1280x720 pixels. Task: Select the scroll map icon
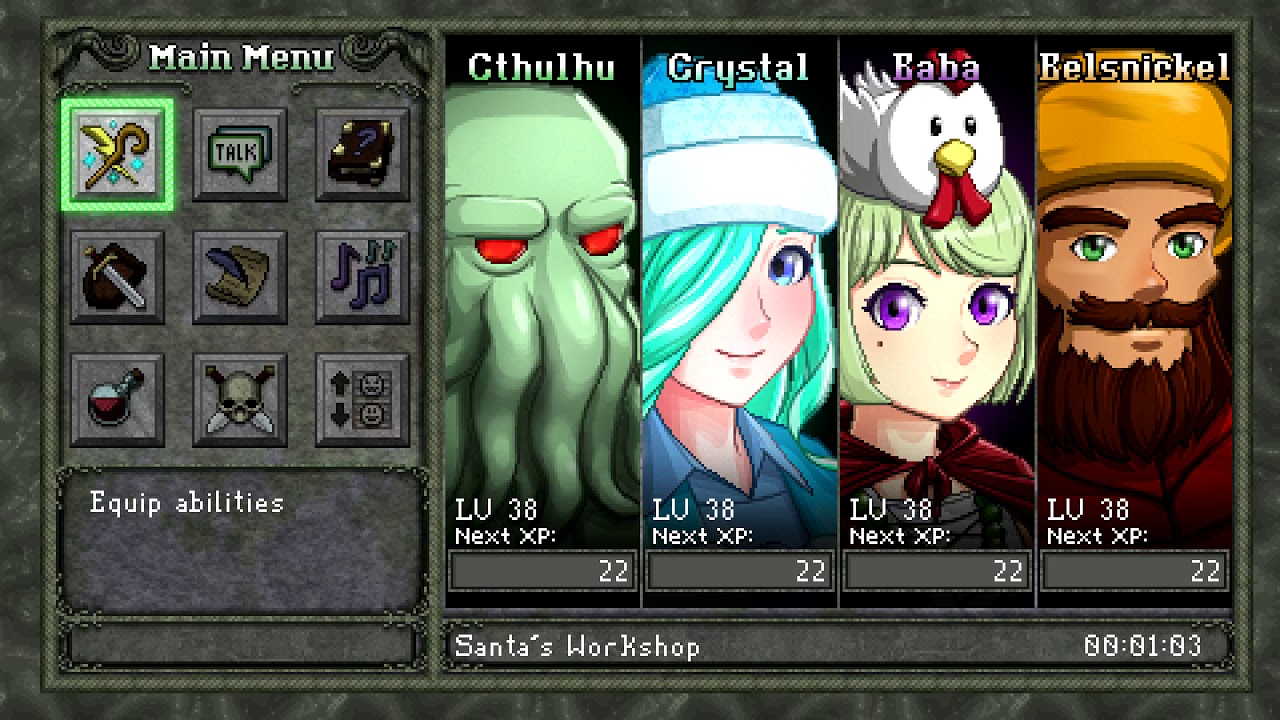tap(238, 276)
